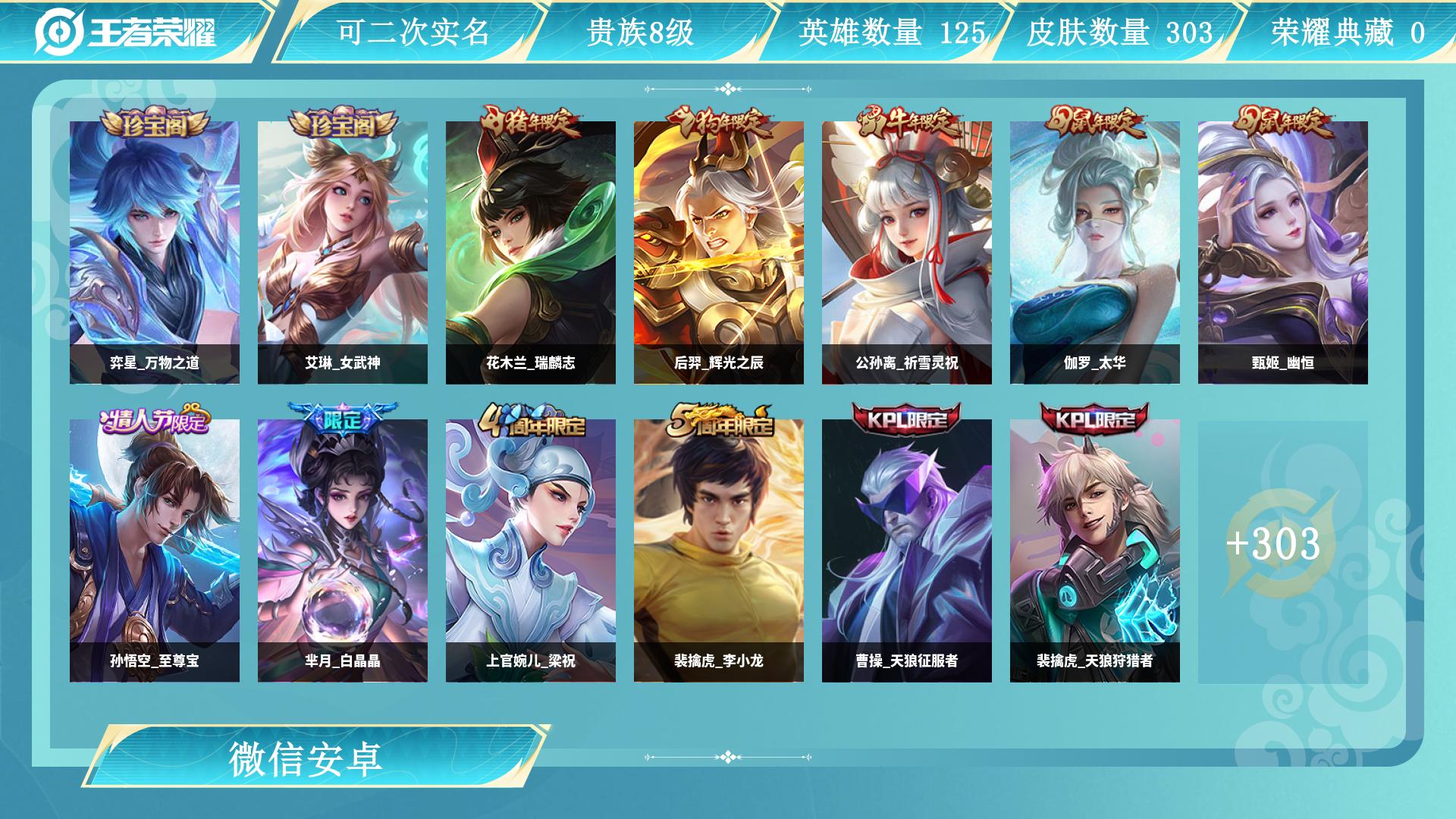Select the 皮肤数量 303 header tab
This screenshot has height=819, width=1456.
pos(1119,32)
